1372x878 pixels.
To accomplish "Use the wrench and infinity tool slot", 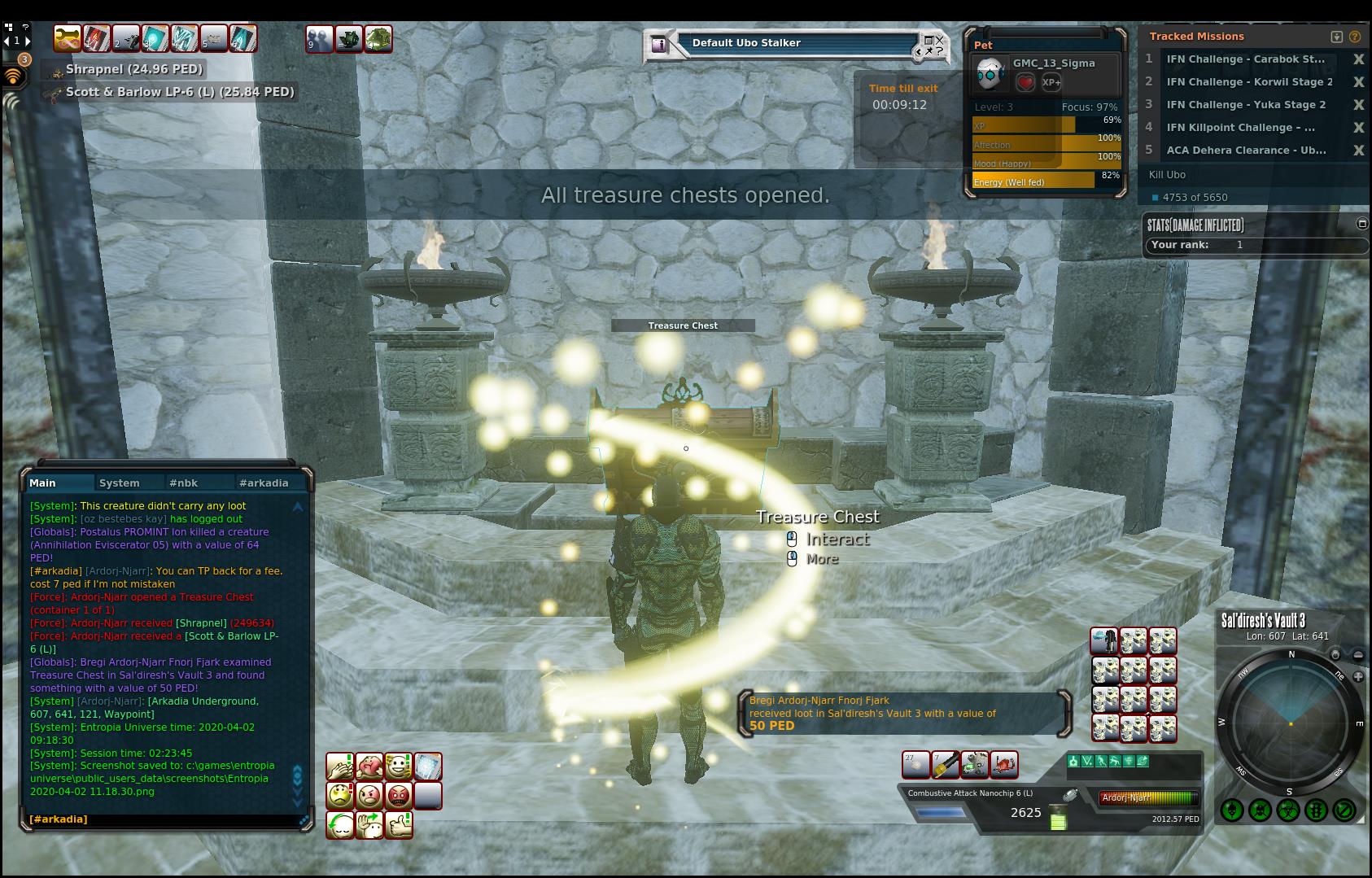I will point(974,765).
